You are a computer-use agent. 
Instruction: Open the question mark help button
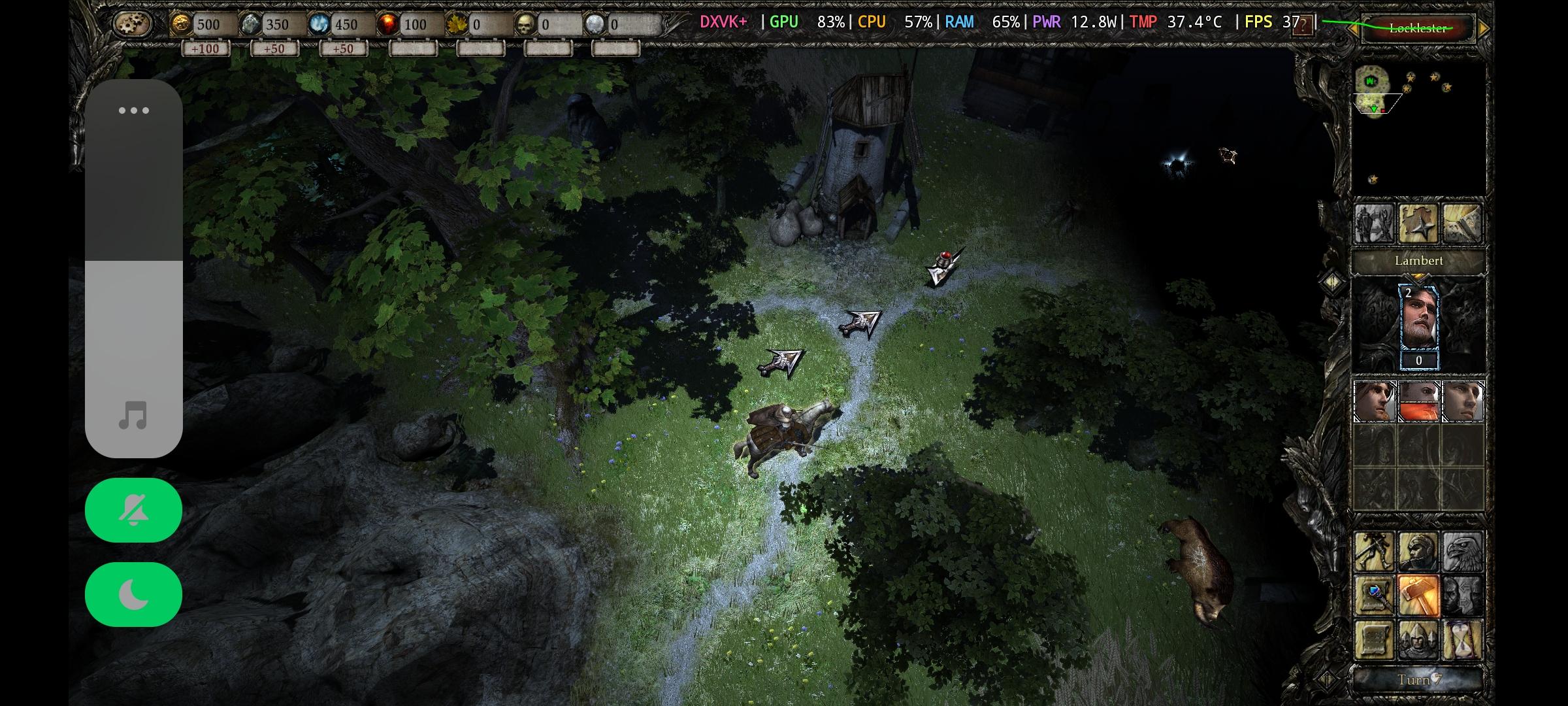click(x=1302, y=26)
